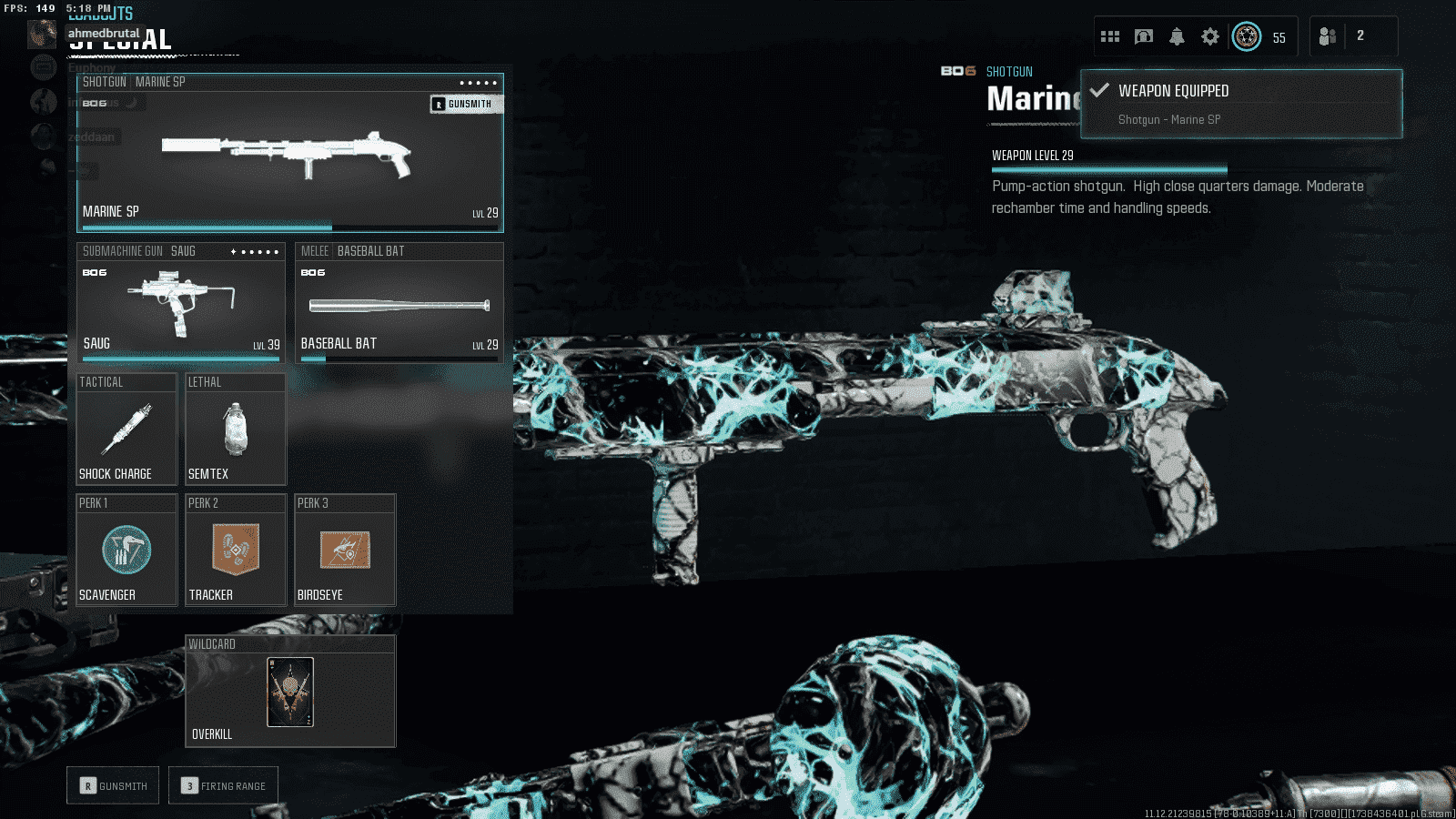Open the settings gear icon
This screenshot has width=1456, height=819.
pos(1209,36)
